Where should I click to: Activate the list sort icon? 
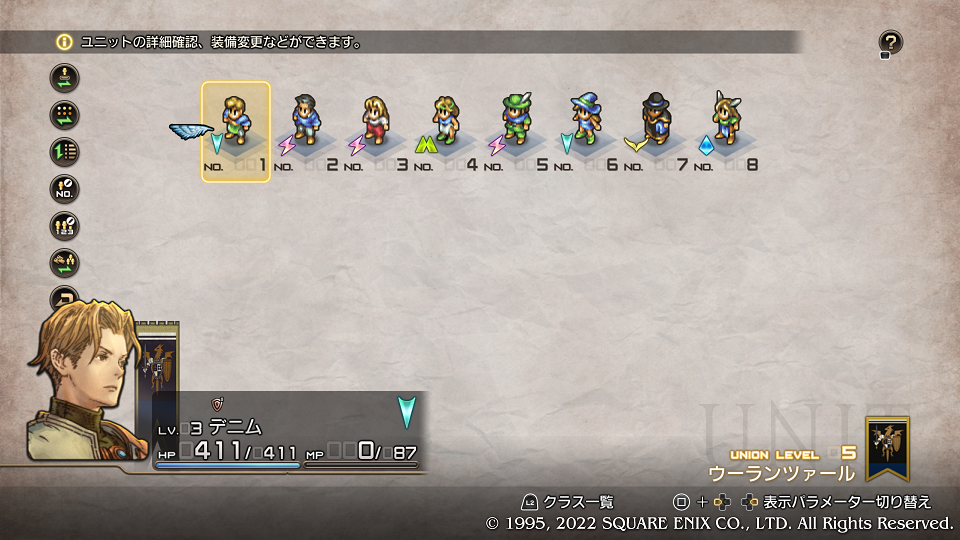click(x=64, y=152)
